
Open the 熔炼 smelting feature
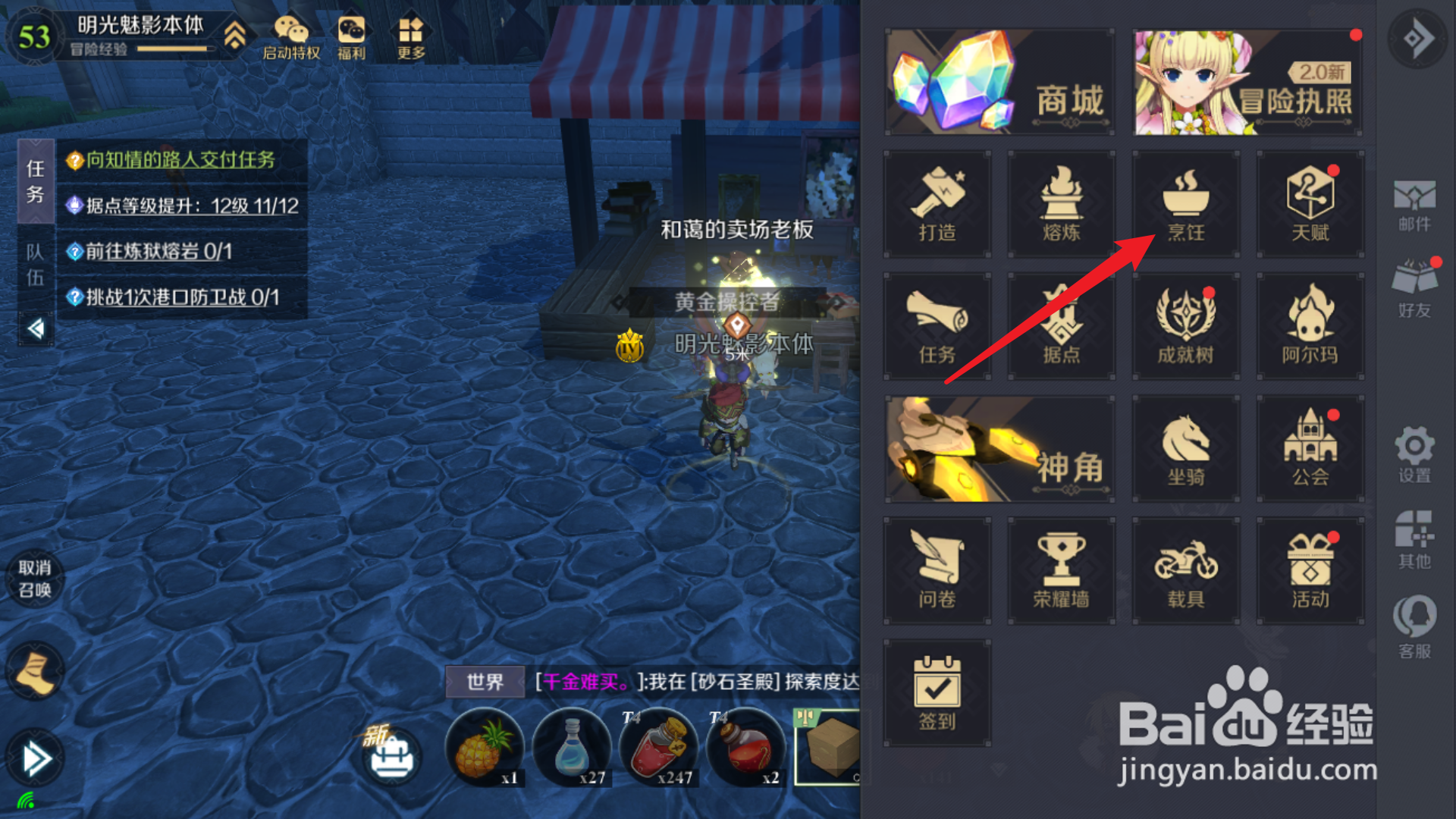[x=1062, y=205]
